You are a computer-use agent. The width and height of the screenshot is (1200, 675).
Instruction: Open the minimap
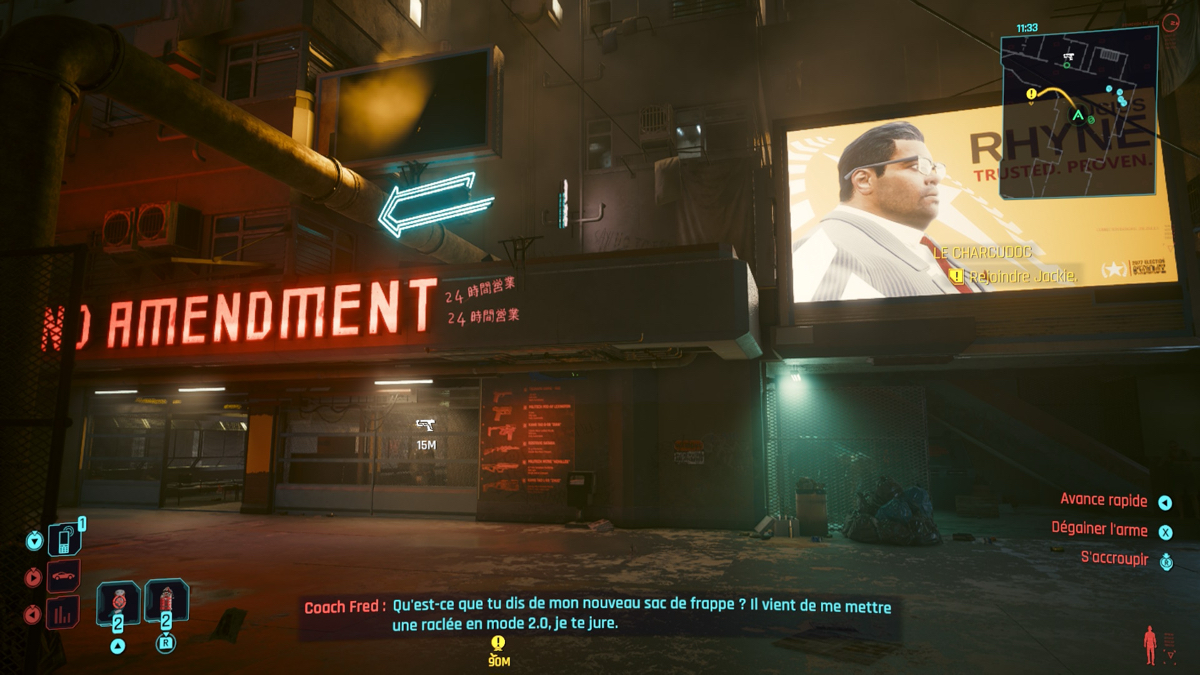coord(1078,112)
